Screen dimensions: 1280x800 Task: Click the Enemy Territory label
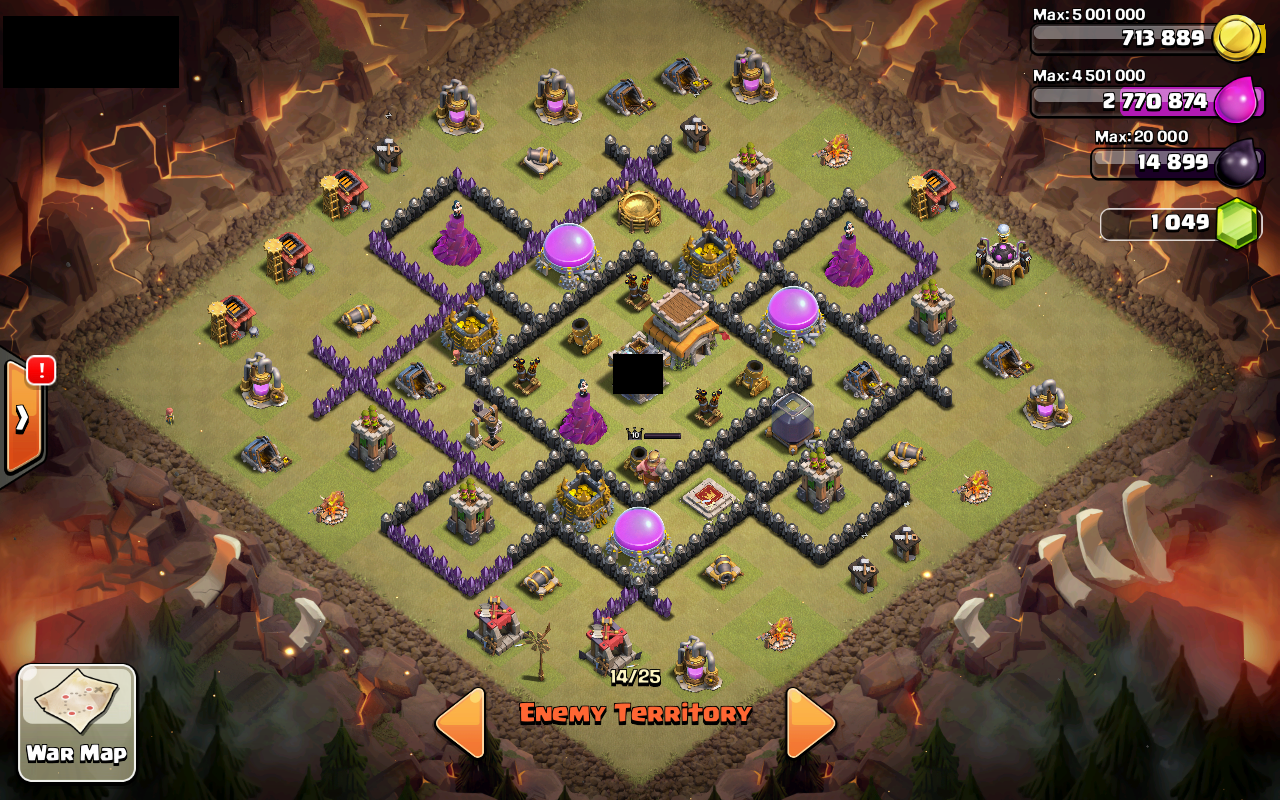click(x=637, y=714)
